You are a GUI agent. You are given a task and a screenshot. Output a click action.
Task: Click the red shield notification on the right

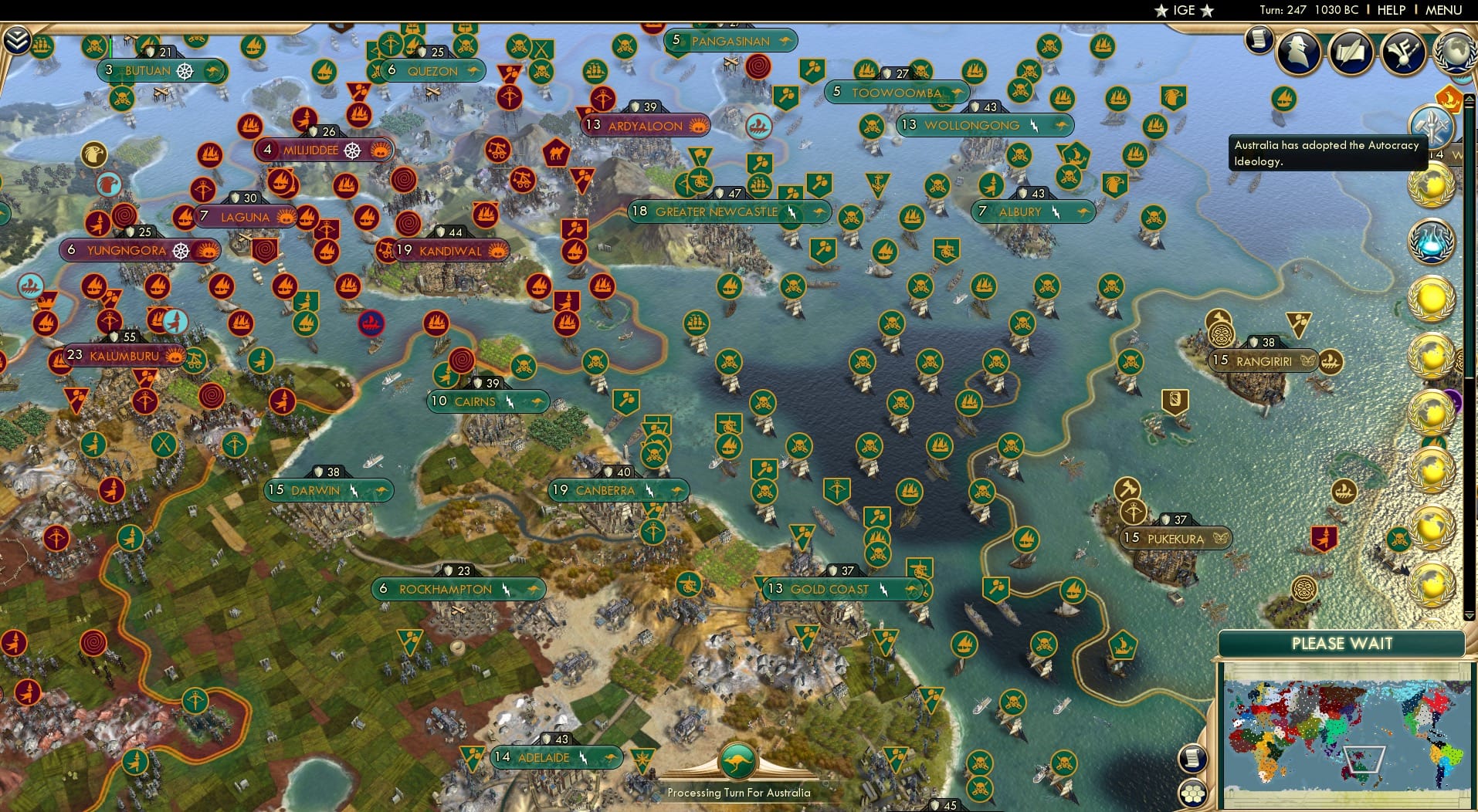point(1324,539)
